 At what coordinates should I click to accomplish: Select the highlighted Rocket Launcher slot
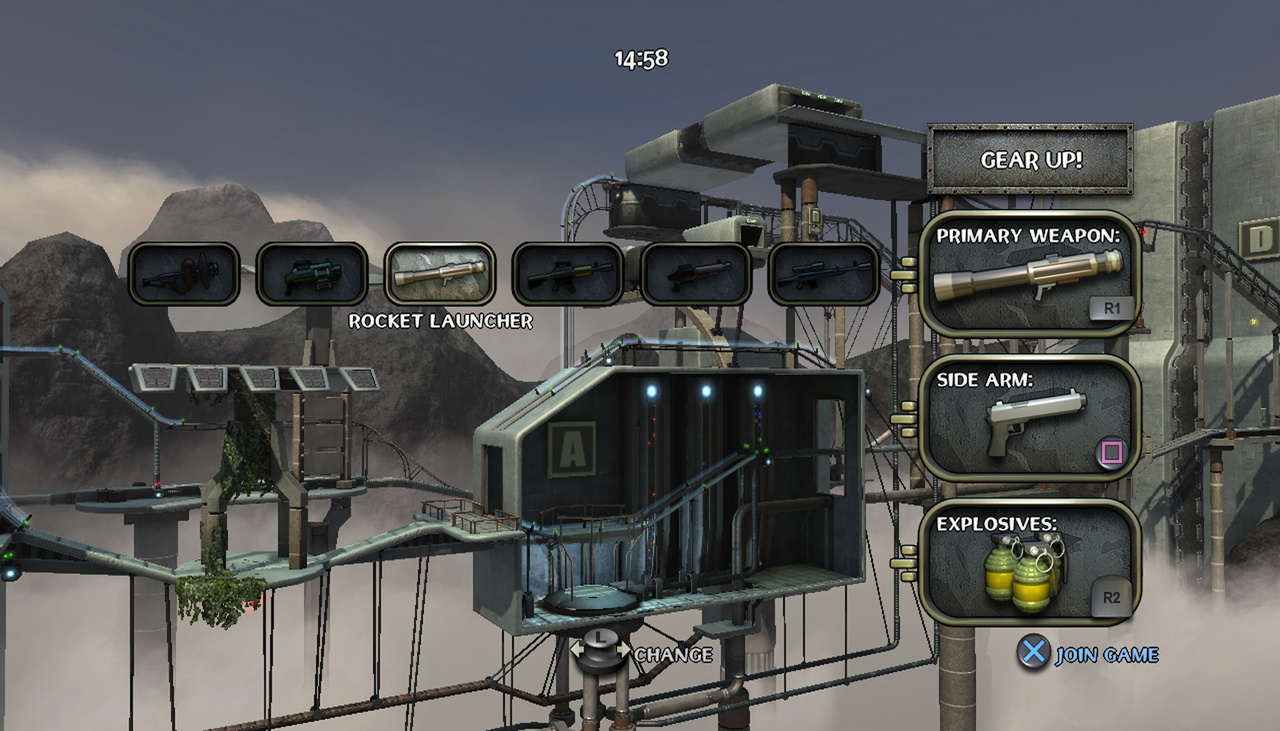point(440,274)
